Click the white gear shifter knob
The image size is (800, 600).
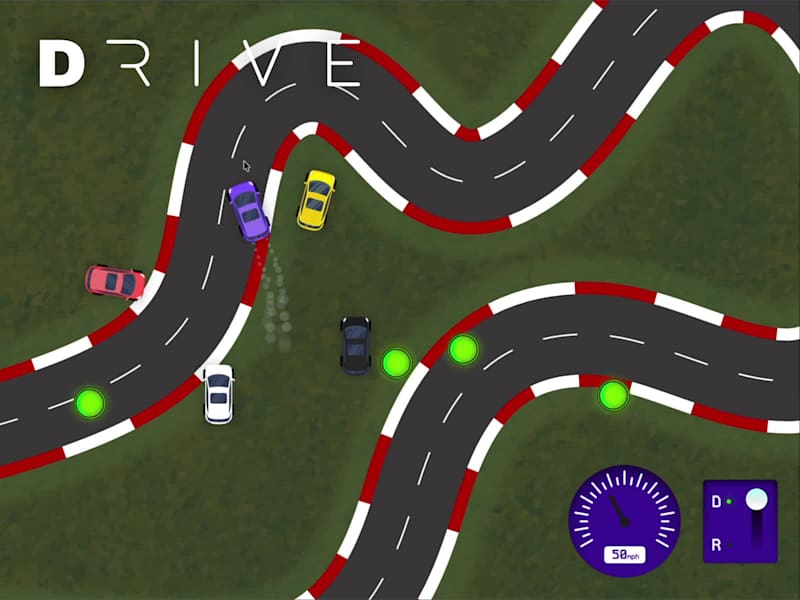point(757,499)
